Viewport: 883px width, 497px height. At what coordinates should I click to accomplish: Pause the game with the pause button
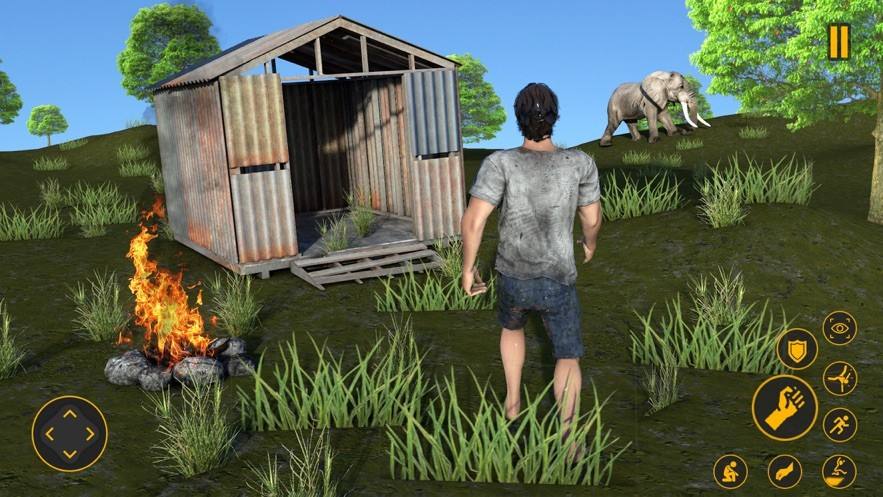click(838, 41)
